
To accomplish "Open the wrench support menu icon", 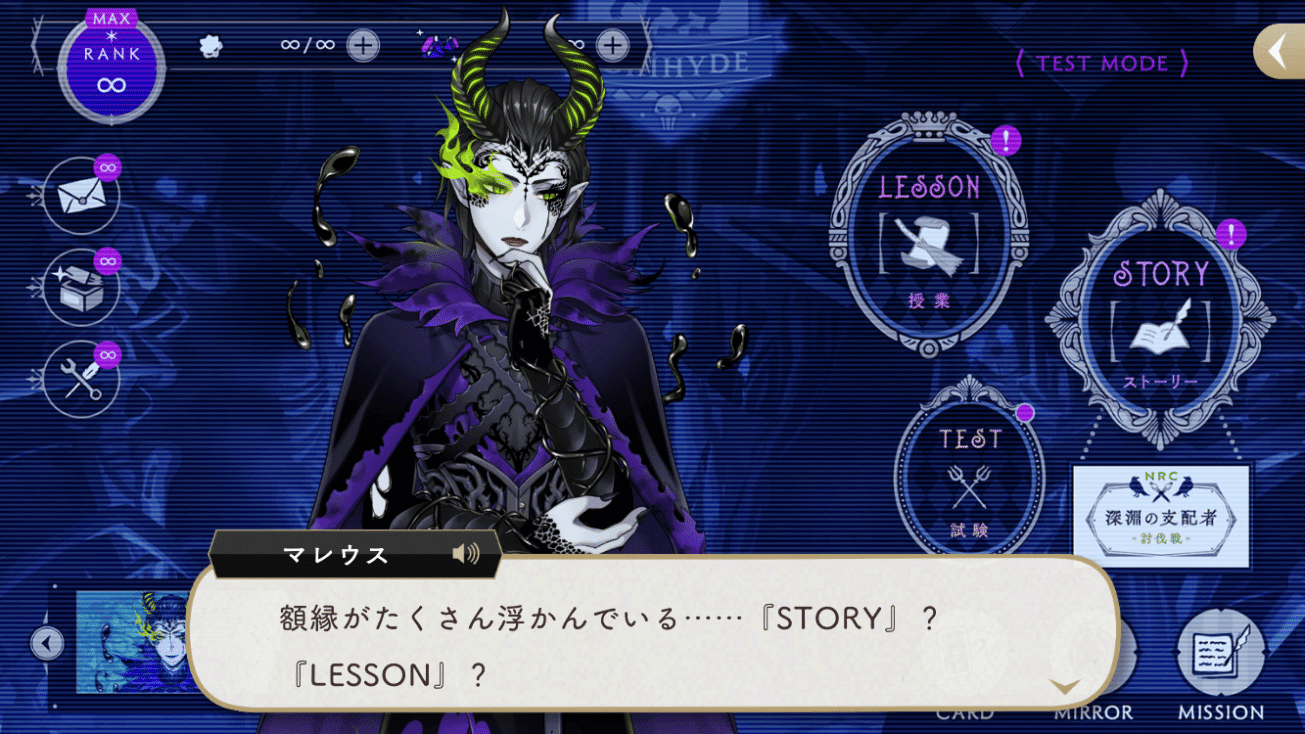I will (x=80, y=377).
